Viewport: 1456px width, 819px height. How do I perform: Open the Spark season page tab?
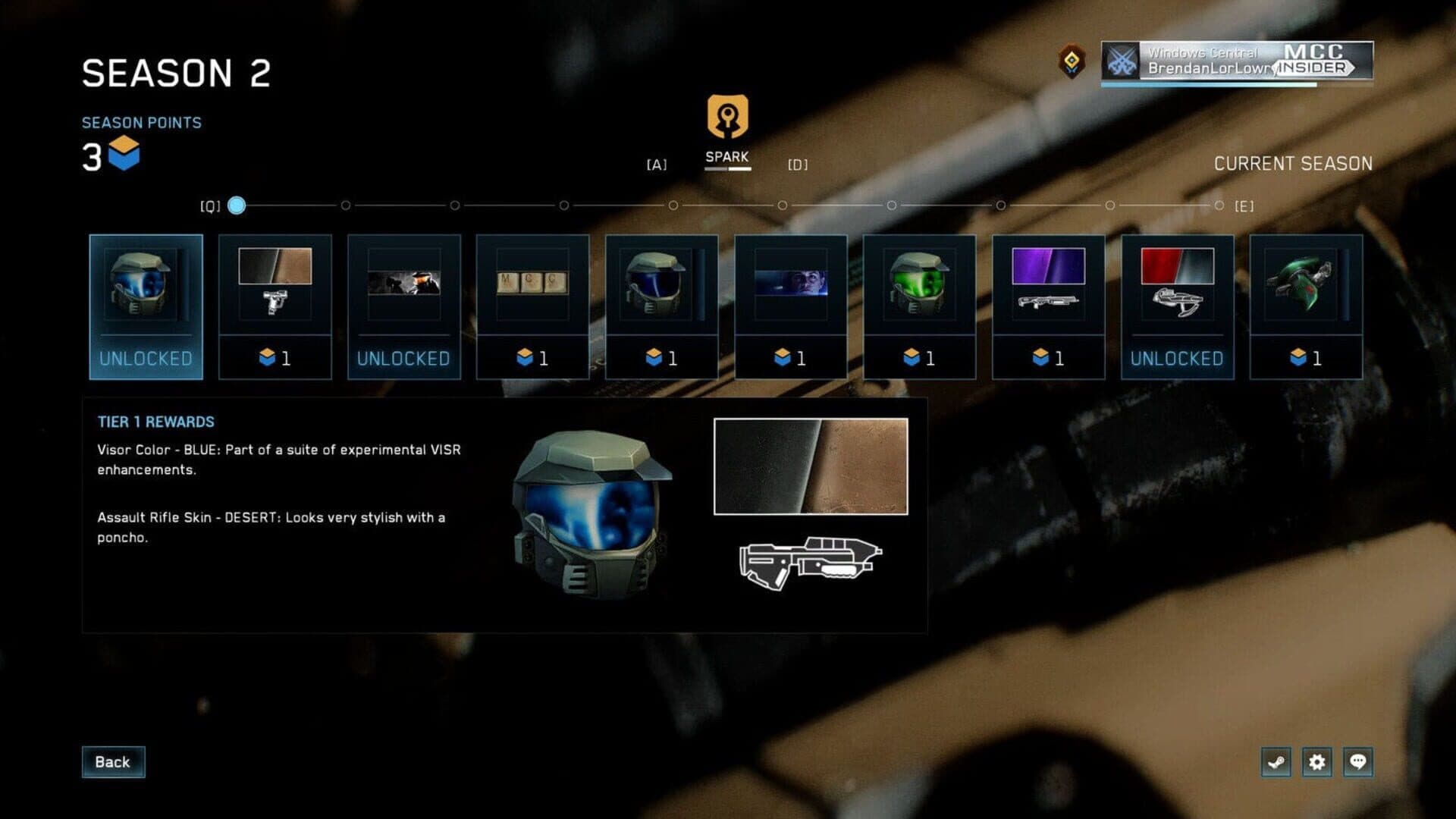[x=727, y=129]
